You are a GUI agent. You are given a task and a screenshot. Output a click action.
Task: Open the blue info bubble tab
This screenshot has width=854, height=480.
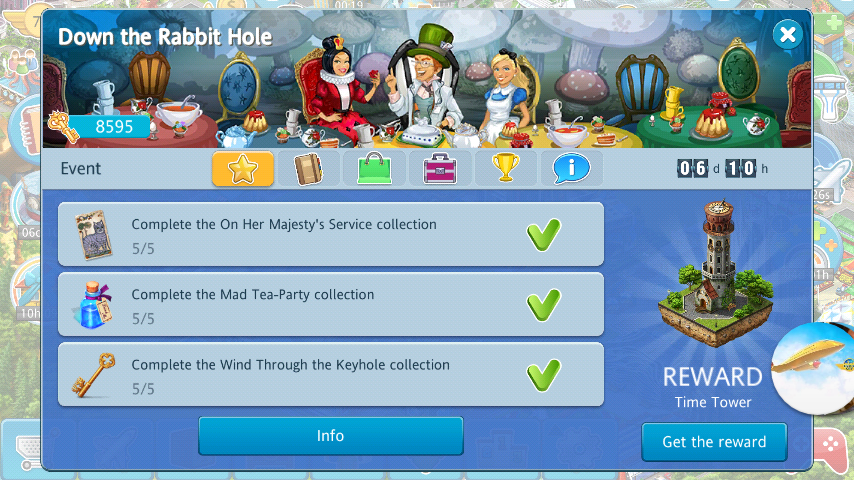point(571,168)
